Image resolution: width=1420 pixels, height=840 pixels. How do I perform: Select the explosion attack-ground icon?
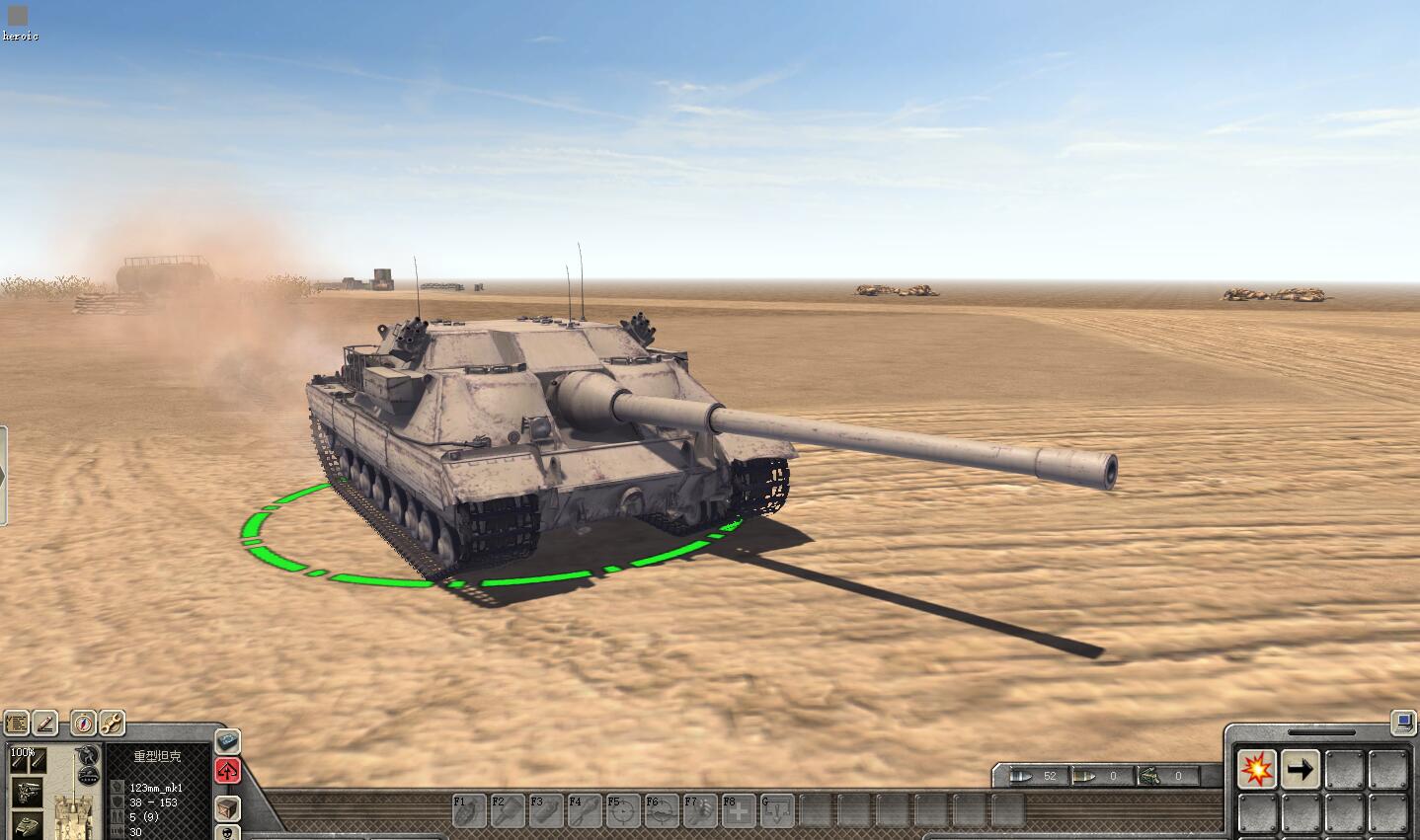[x=1256, y=770]
